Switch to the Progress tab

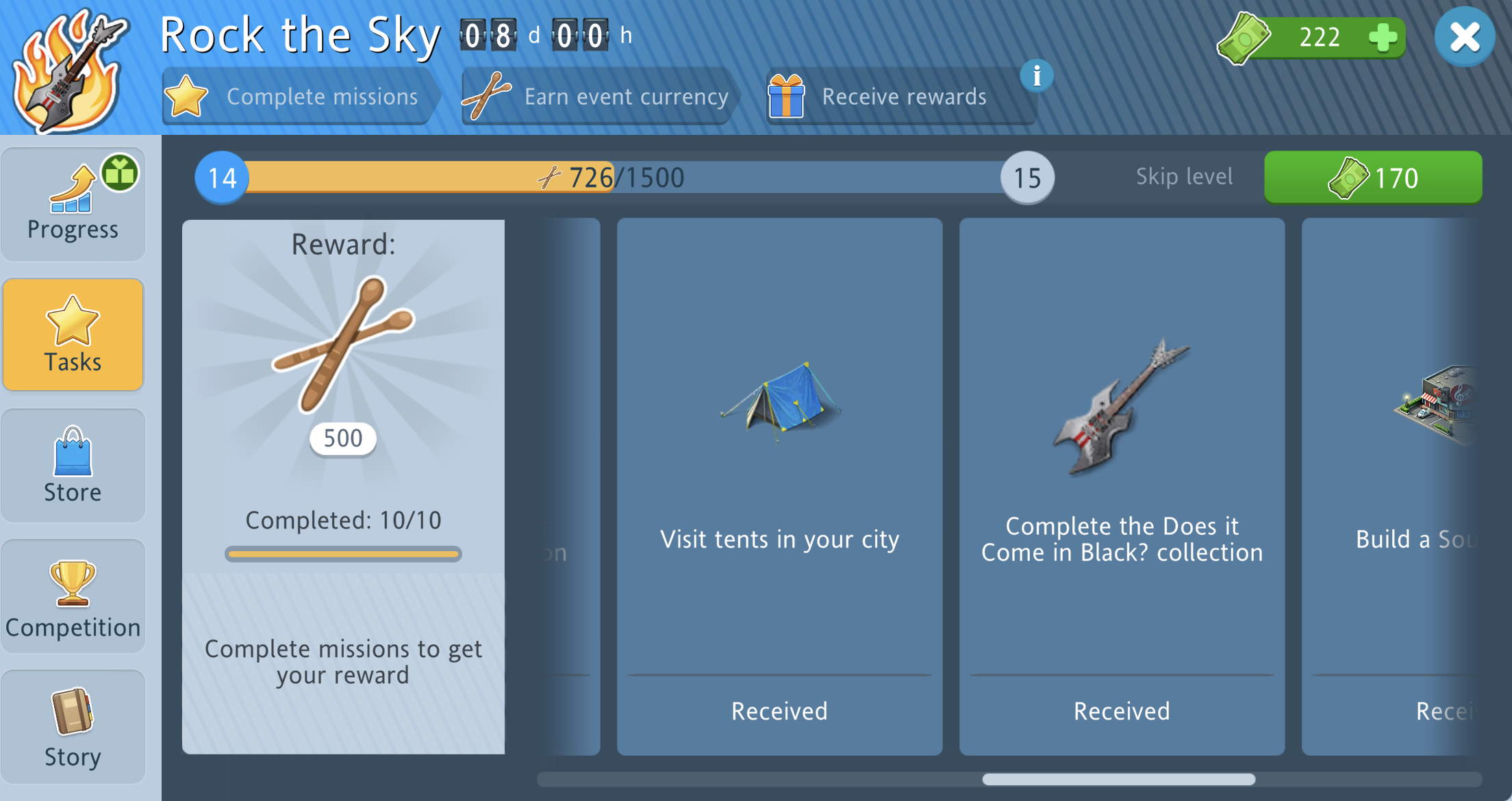[x=73, y=205]
